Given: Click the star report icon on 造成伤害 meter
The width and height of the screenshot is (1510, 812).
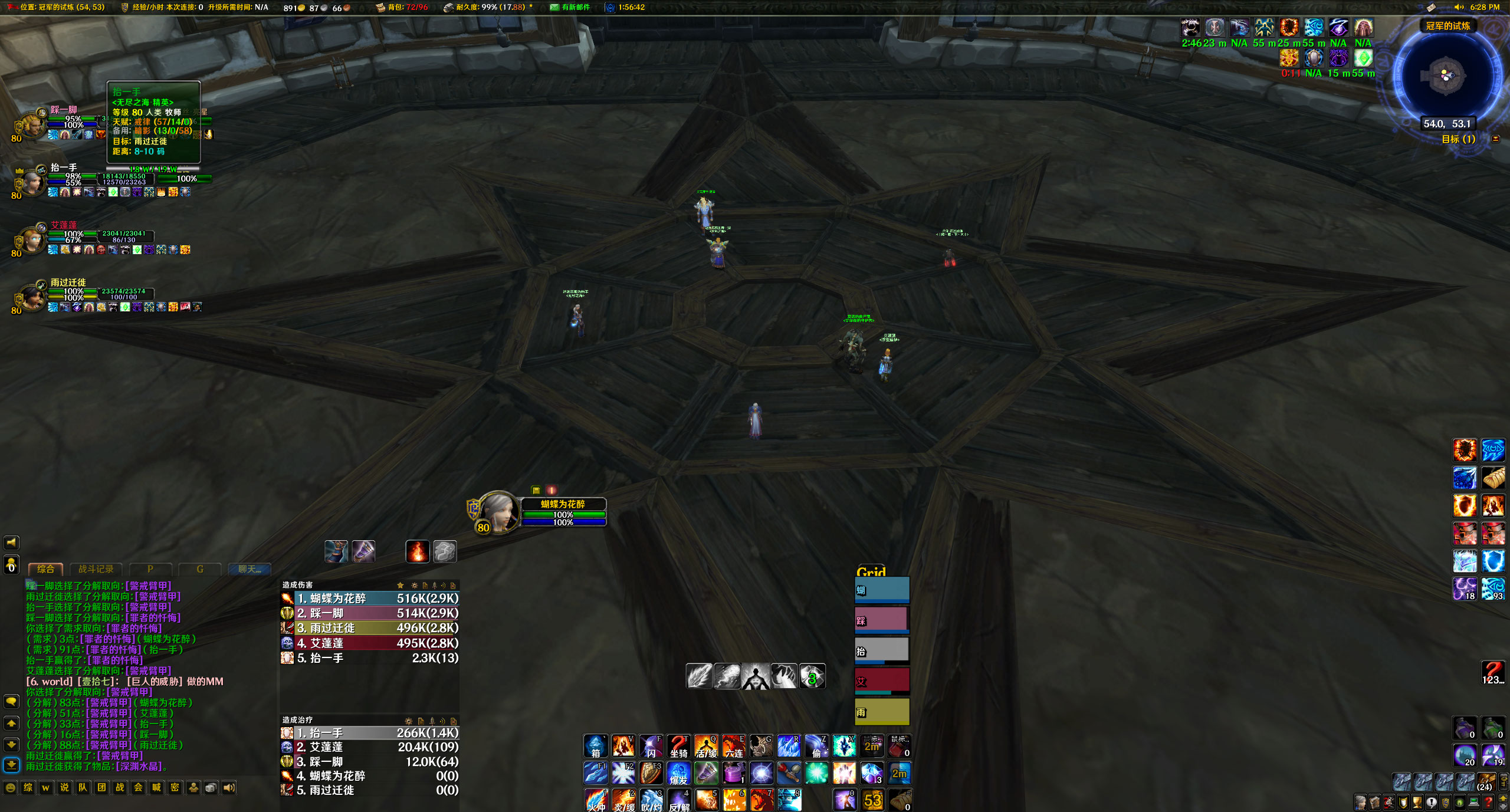Looking at the screenshot, I should (401, 585).
